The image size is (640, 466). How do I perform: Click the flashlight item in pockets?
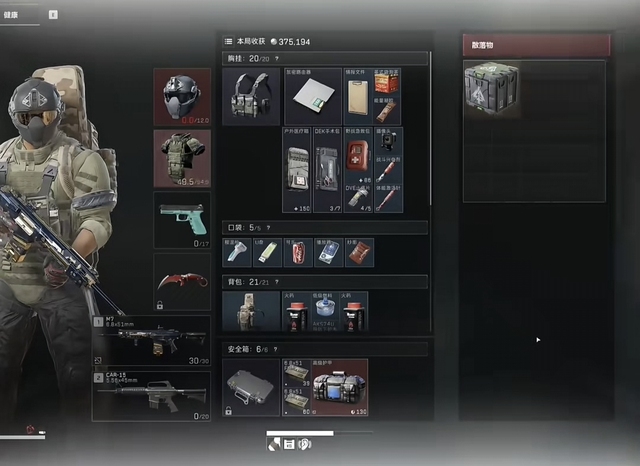[x=235, y=253]
